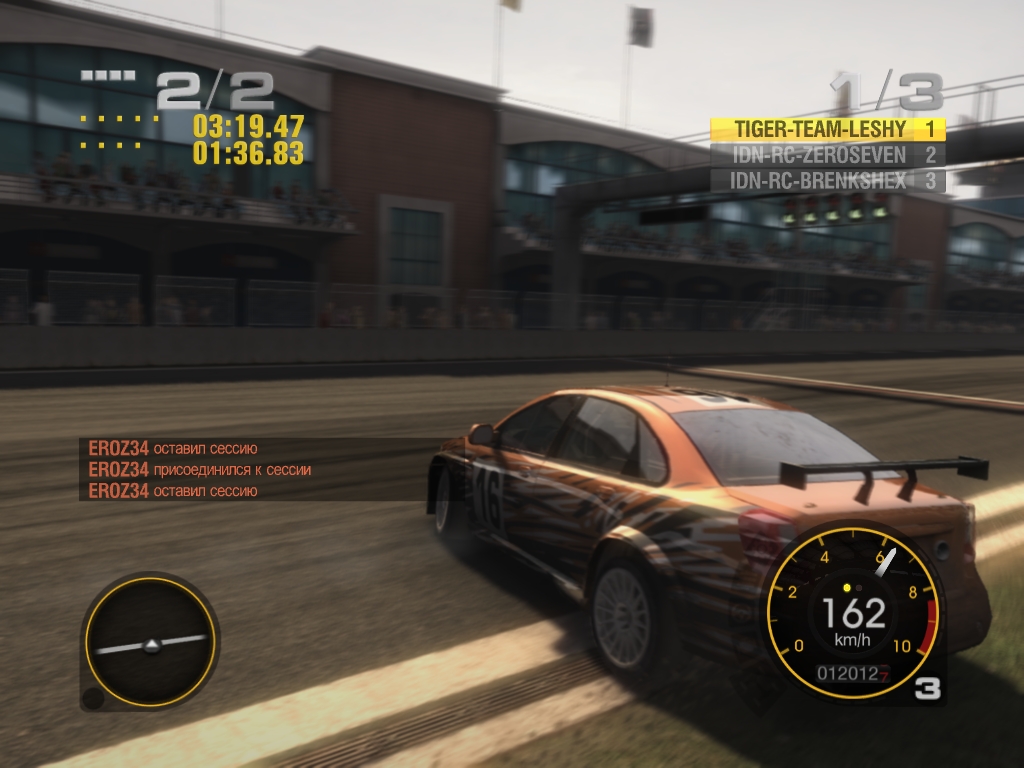The height and width of the screenshot is (768, 1024).
Task: Click the circular gauge with the horizontal needle
Action: point(151,642)
